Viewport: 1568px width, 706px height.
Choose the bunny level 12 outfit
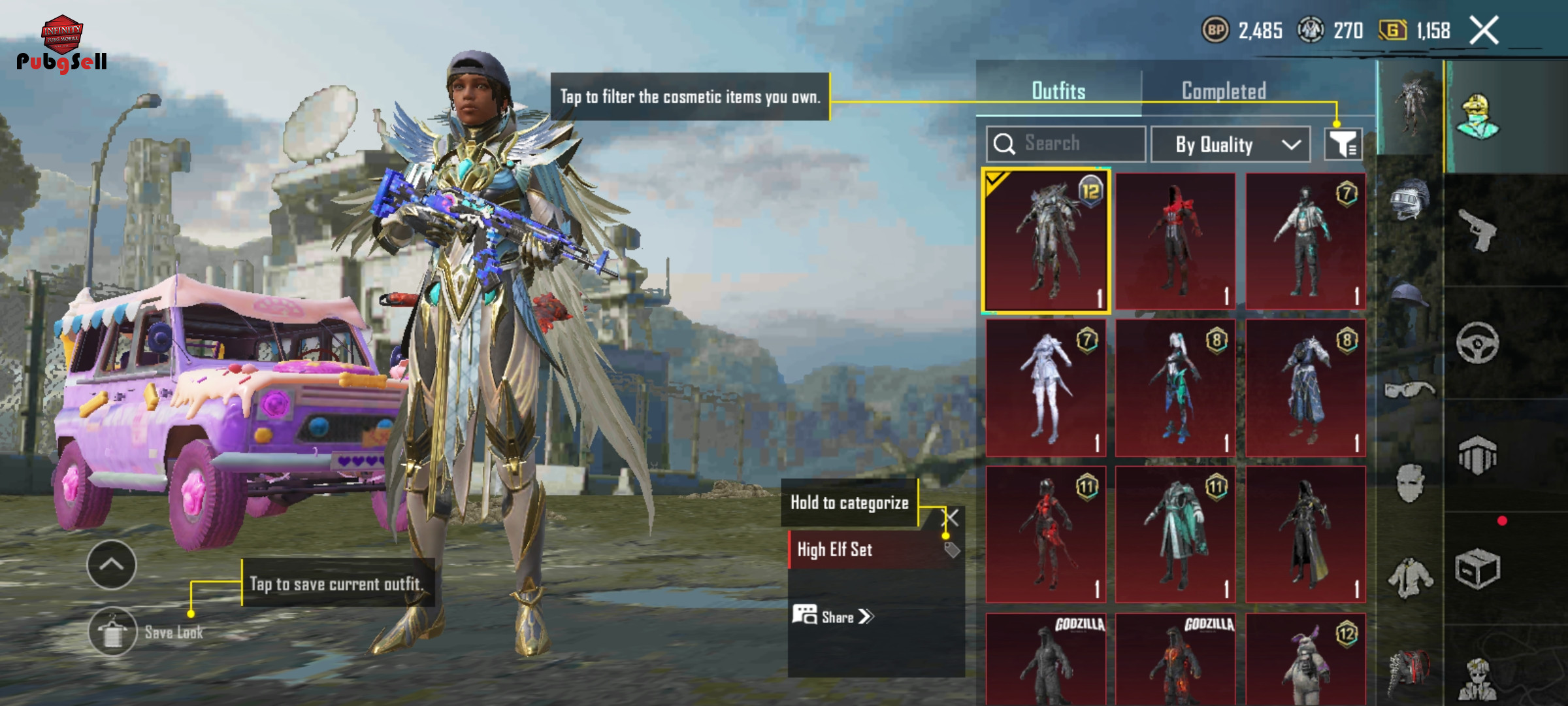click(x=1305, y=660)
